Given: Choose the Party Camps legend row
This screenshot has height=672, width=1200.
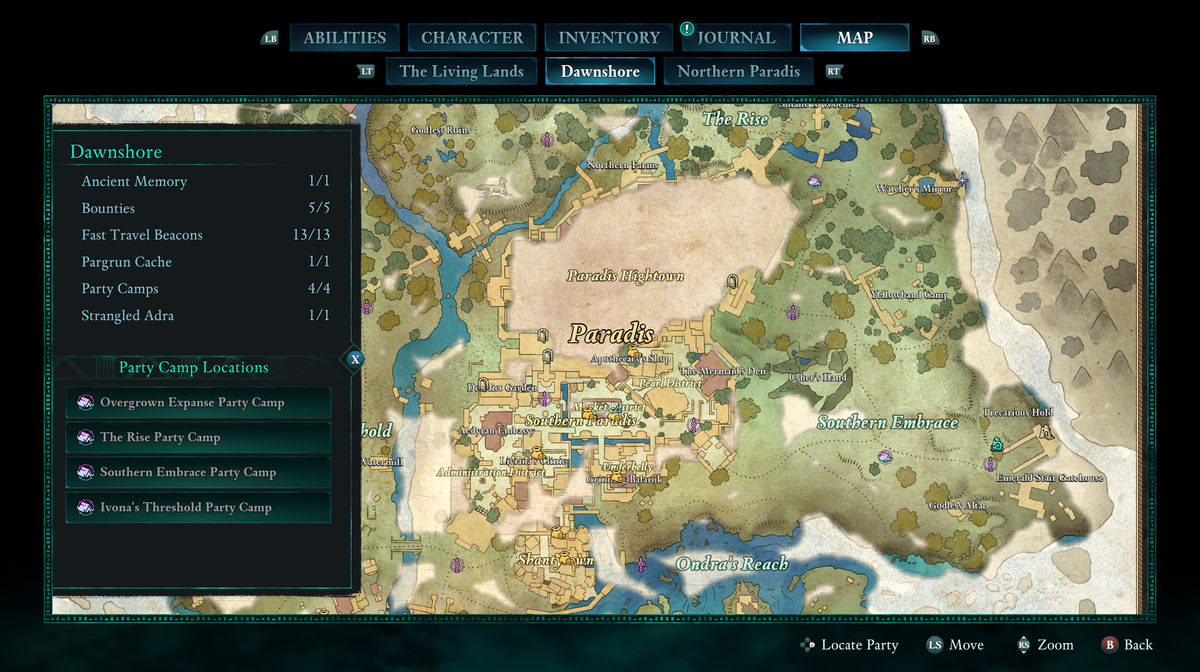Looking at the screenshot, I should (205, 289).
